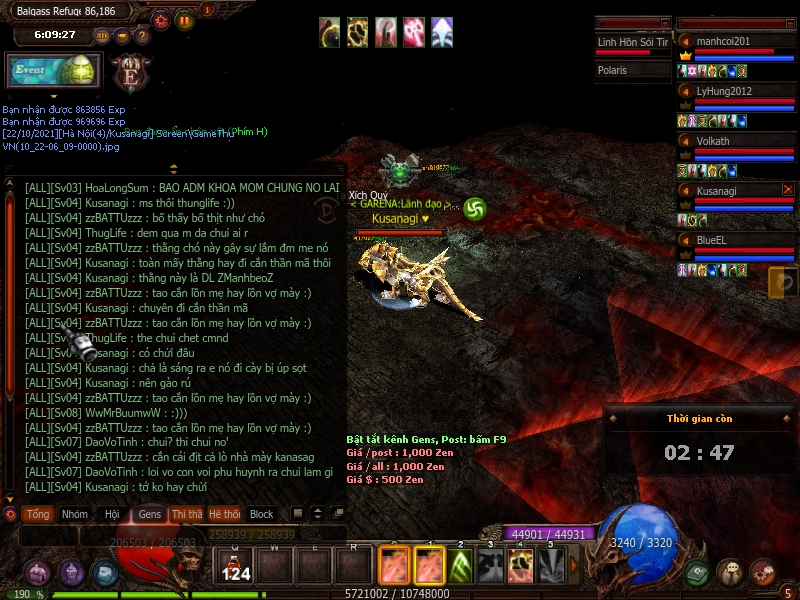This screenshot has height=600, width=800.
Task: Switch to the Tổng chat tab
Action: 38,514
